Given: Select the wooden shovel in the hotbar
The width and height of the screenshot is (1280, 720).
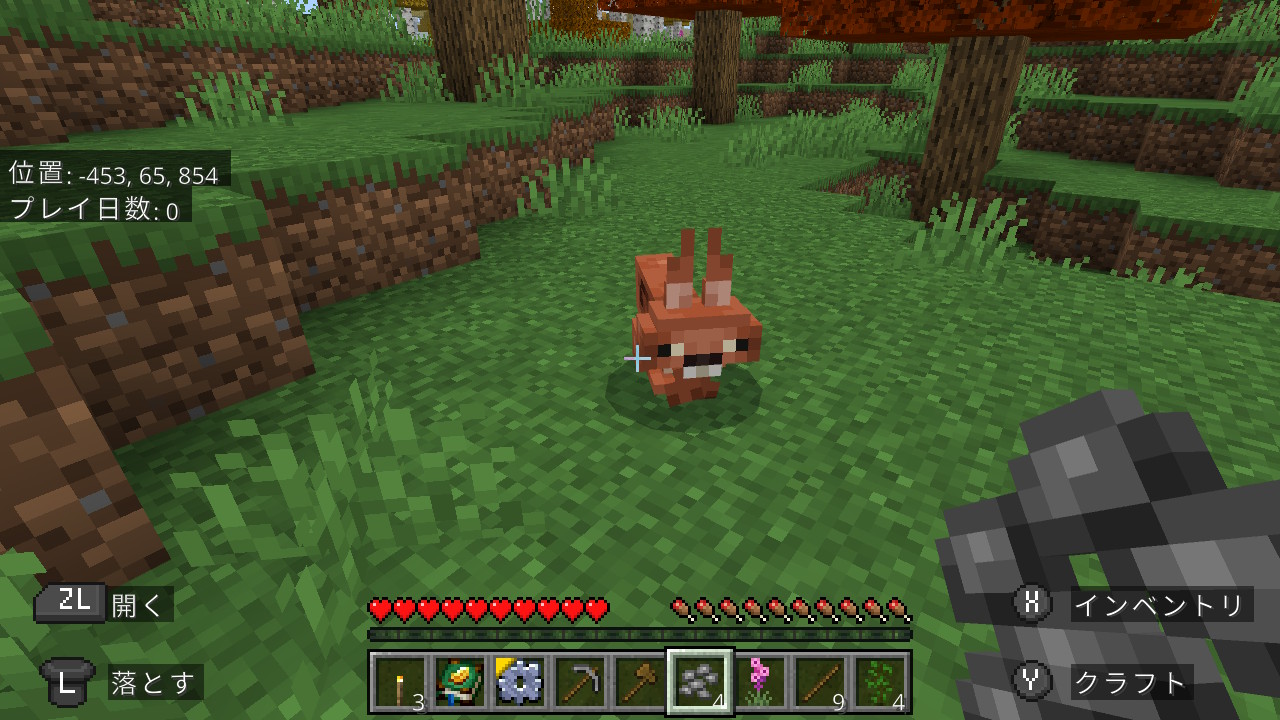Looking at the screenshot, I should (x=640, y=682).
